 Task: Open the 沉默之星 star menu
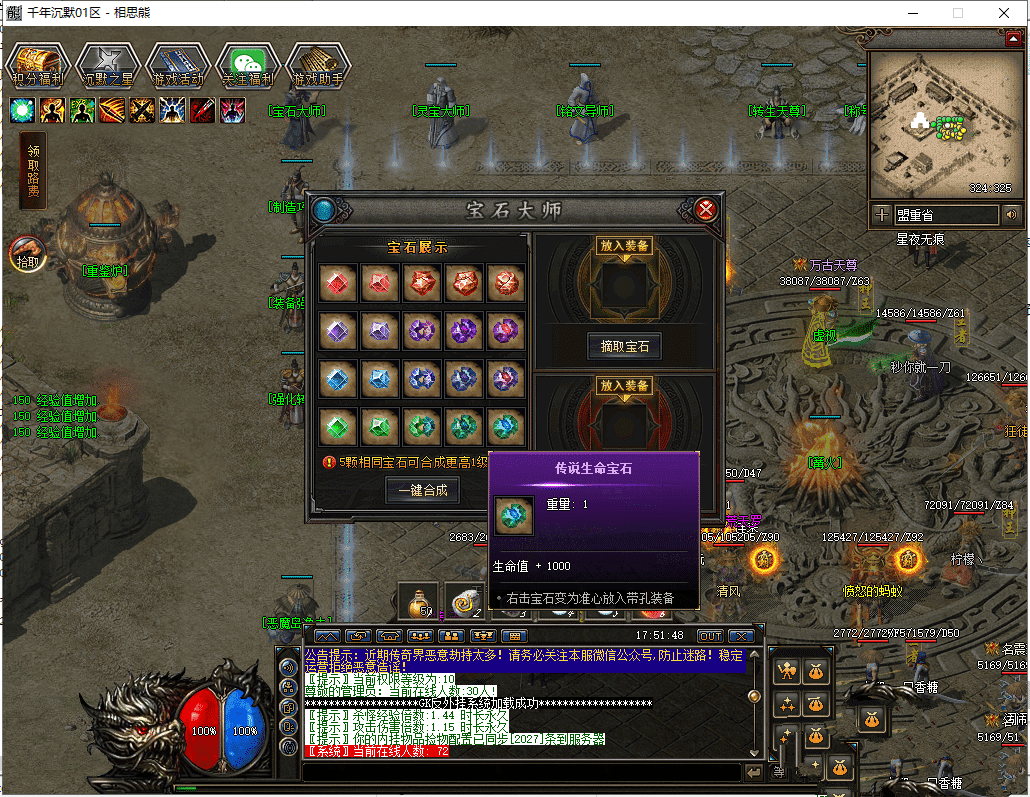tap(107, 66)
